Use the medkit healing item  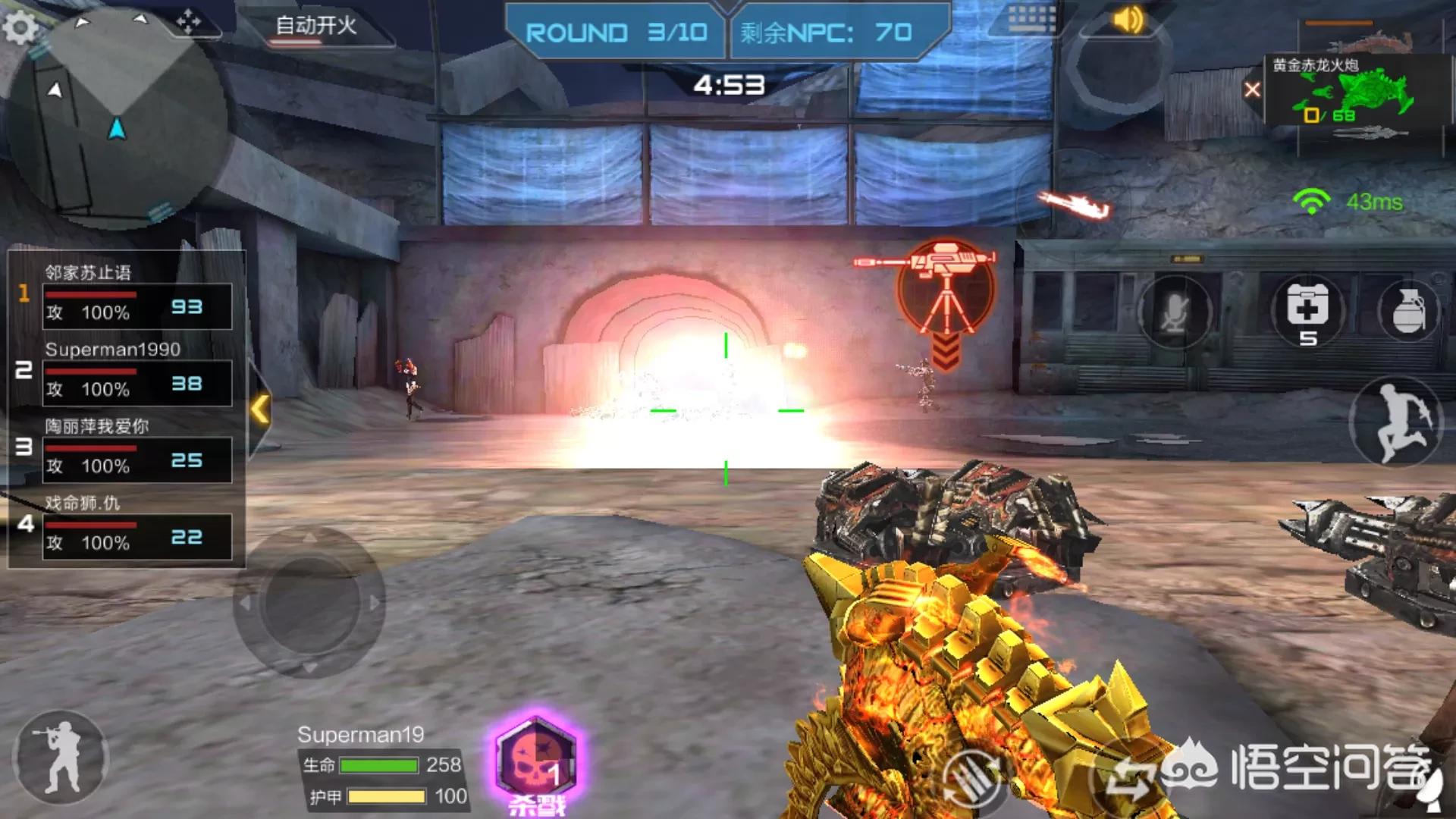click(1307, 311)
